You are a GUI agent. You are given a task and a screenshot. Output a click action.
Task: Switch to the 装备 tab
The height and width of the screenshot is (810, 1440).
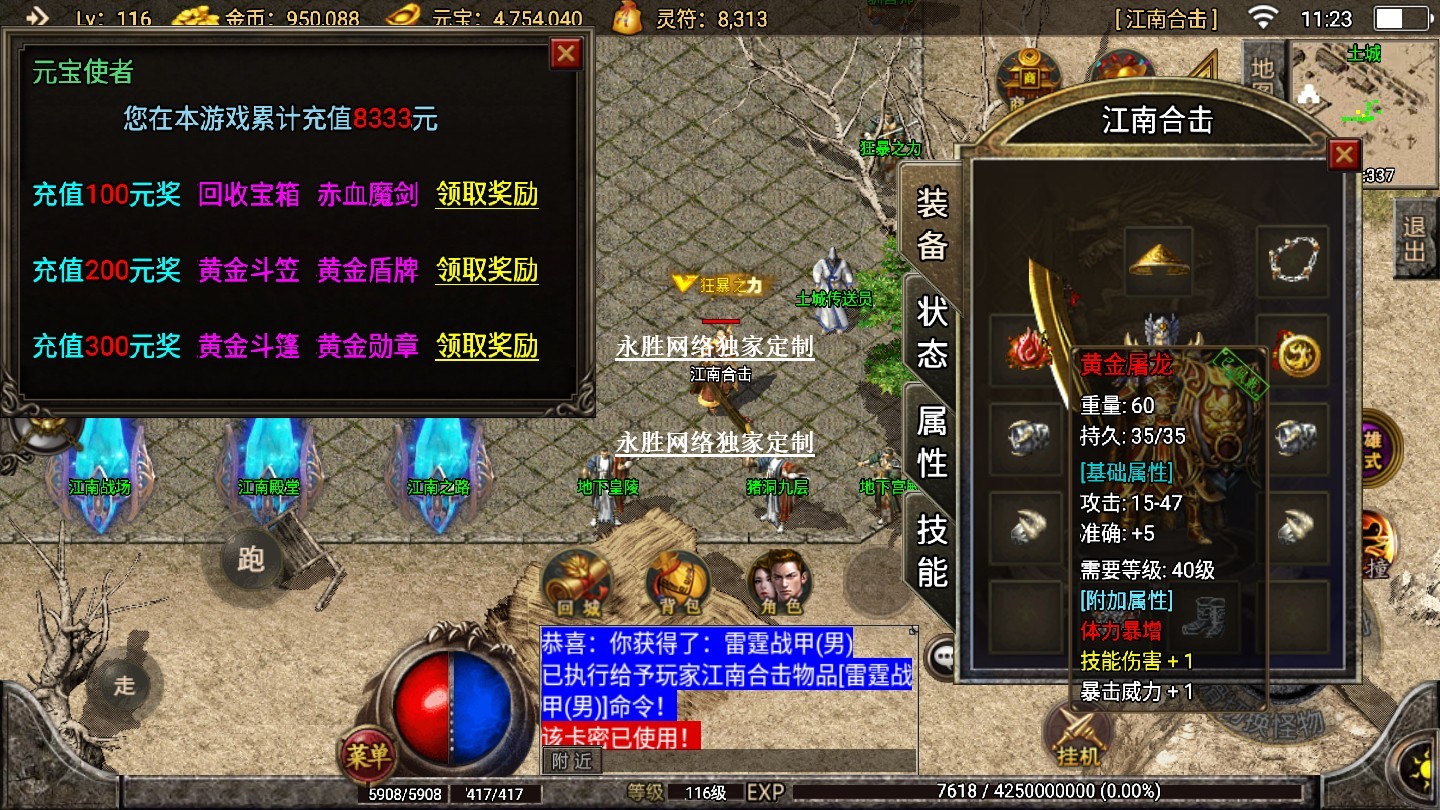[932, 224]
